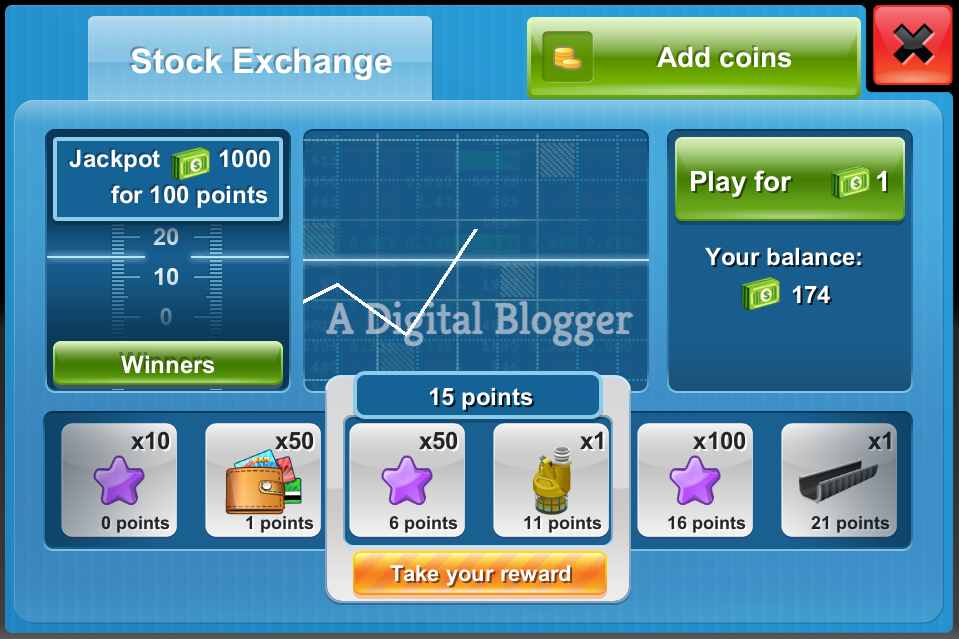Select the Stock Exchange tab
Screen dimensions: 959x639
coord(260,60)
